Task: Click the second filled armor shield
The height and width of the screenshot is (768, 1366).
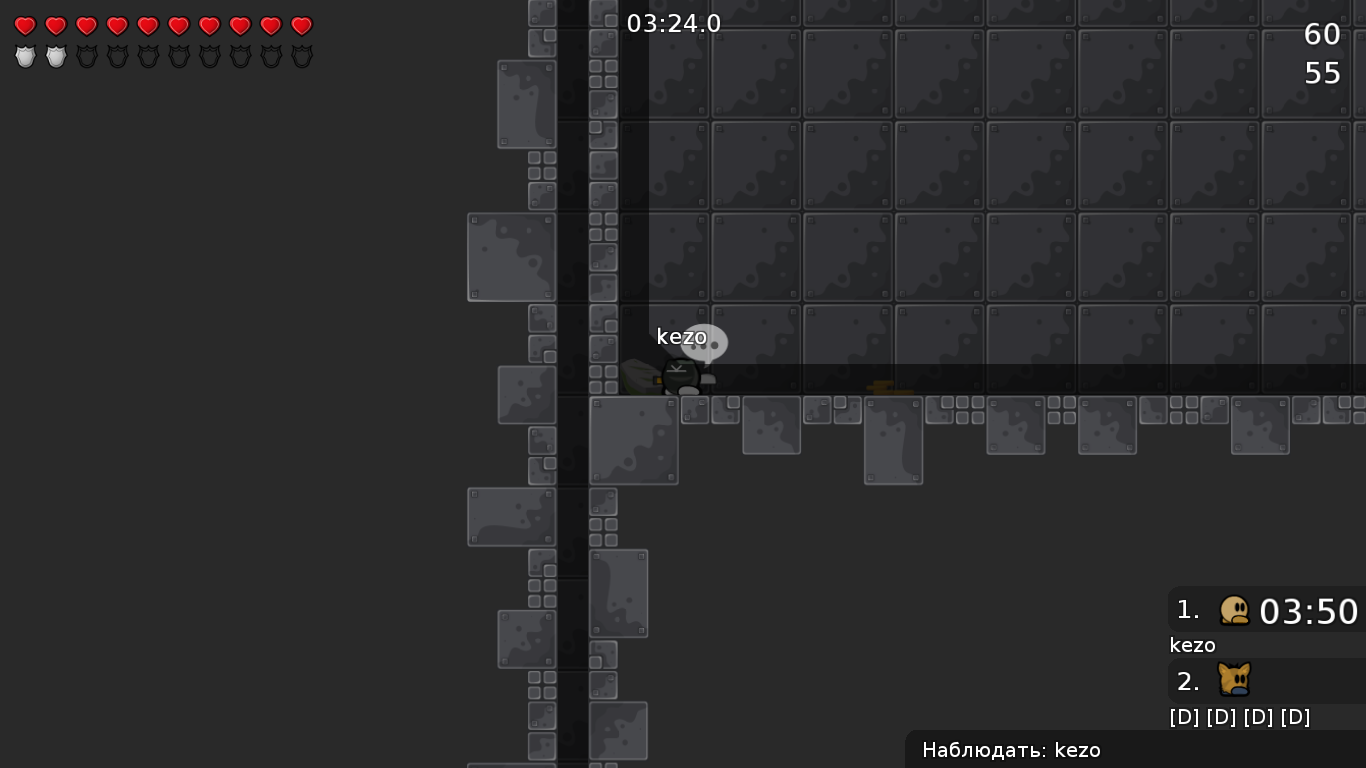Action: 56,56
